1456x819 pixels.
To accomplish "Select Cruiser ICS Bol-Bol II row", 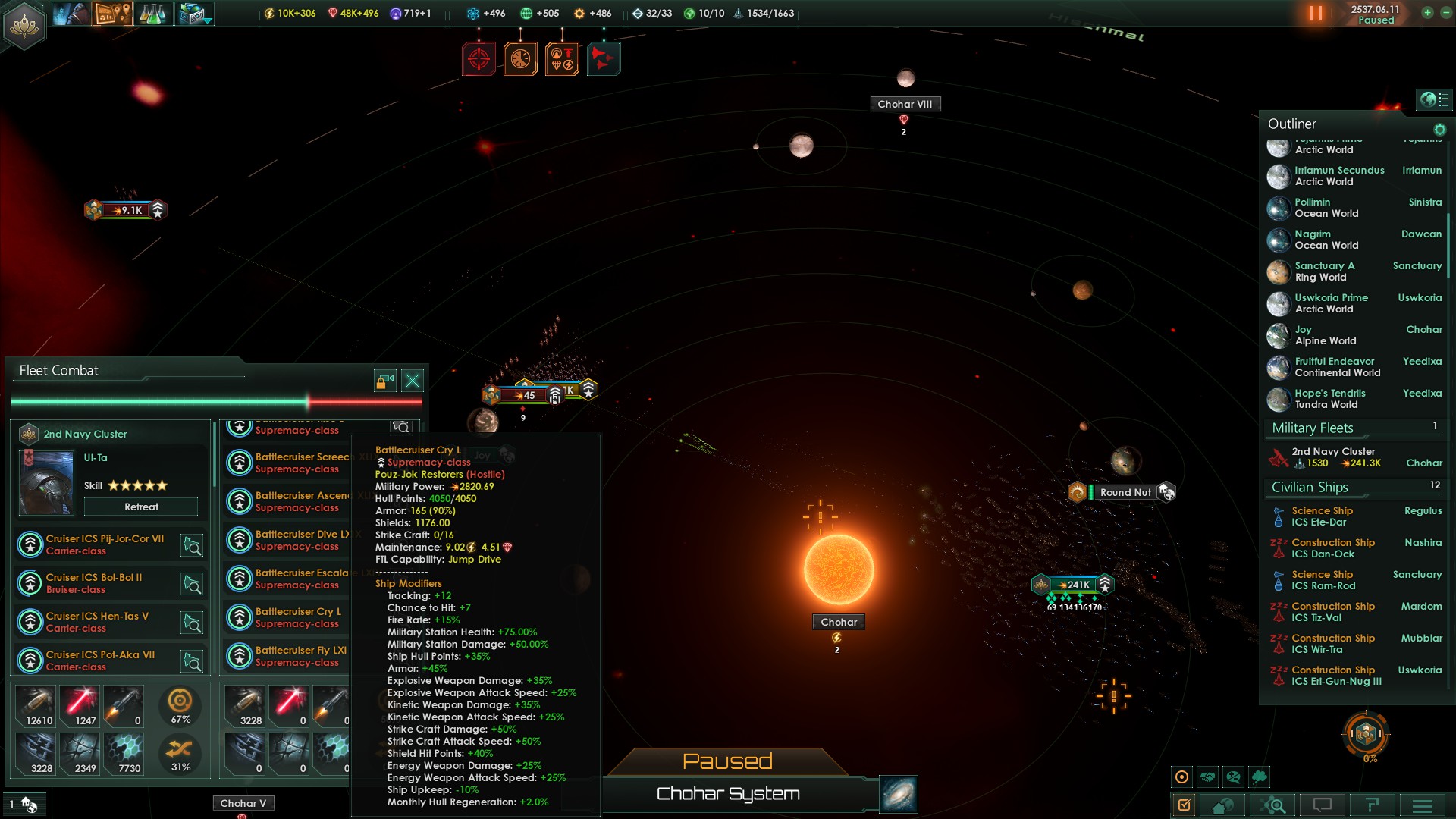I will (x=94, y=582).
